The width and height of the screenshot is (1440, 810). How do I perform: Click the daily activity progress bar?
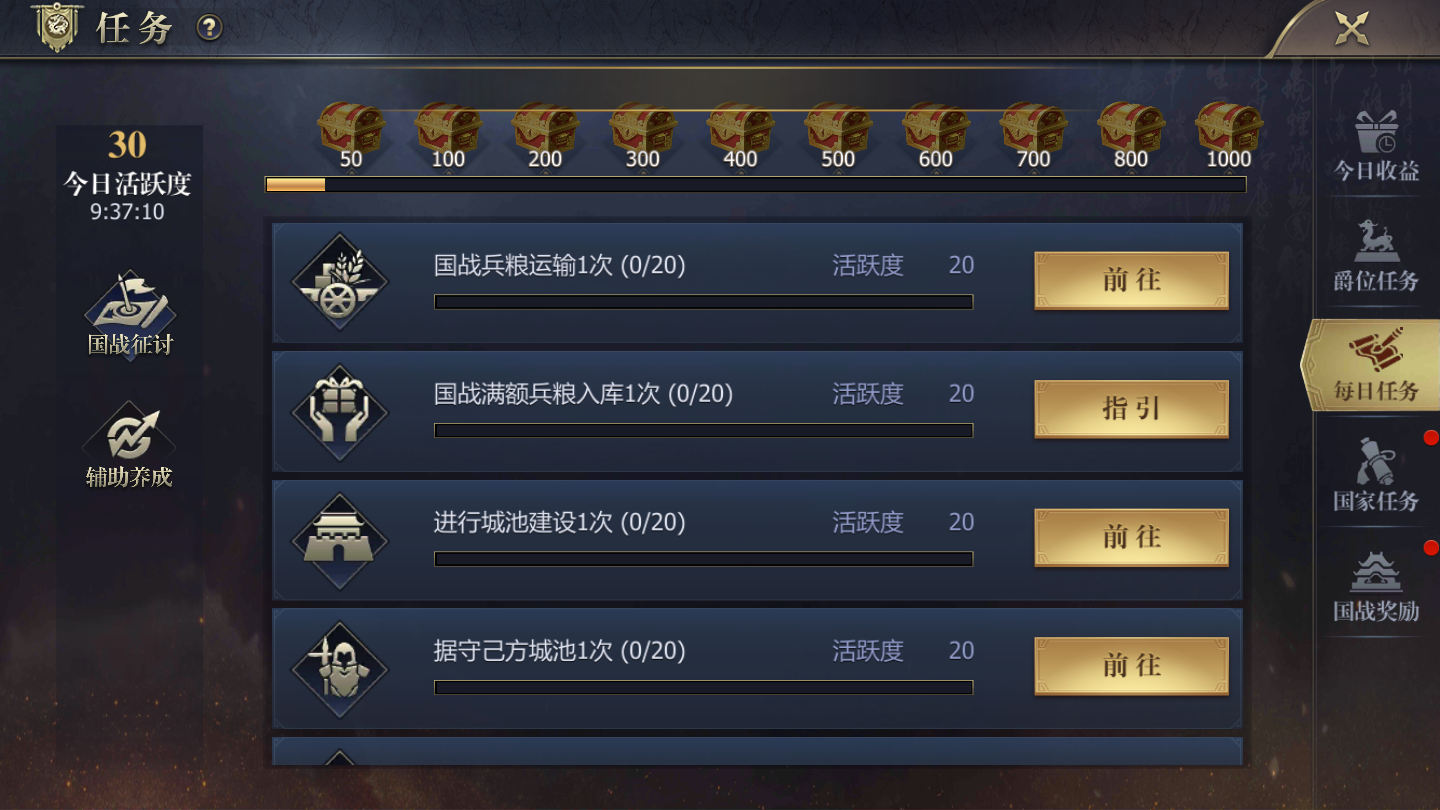(x=757, y=184)
